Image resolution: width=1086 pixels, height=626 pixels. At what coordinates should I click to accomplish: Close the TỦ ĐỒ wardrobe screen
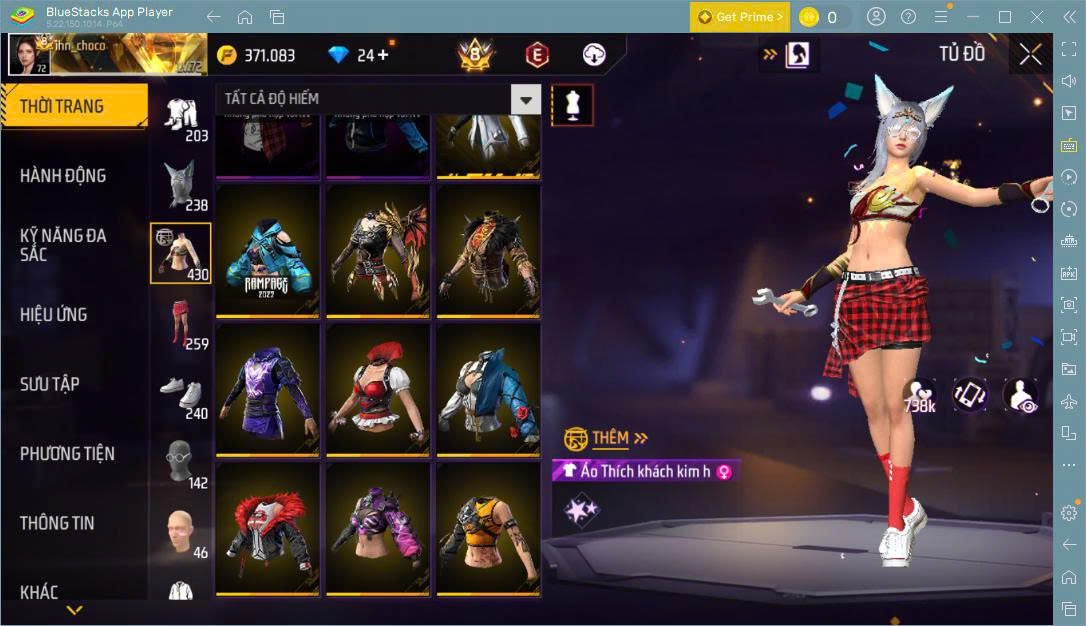pos(1030,55)
